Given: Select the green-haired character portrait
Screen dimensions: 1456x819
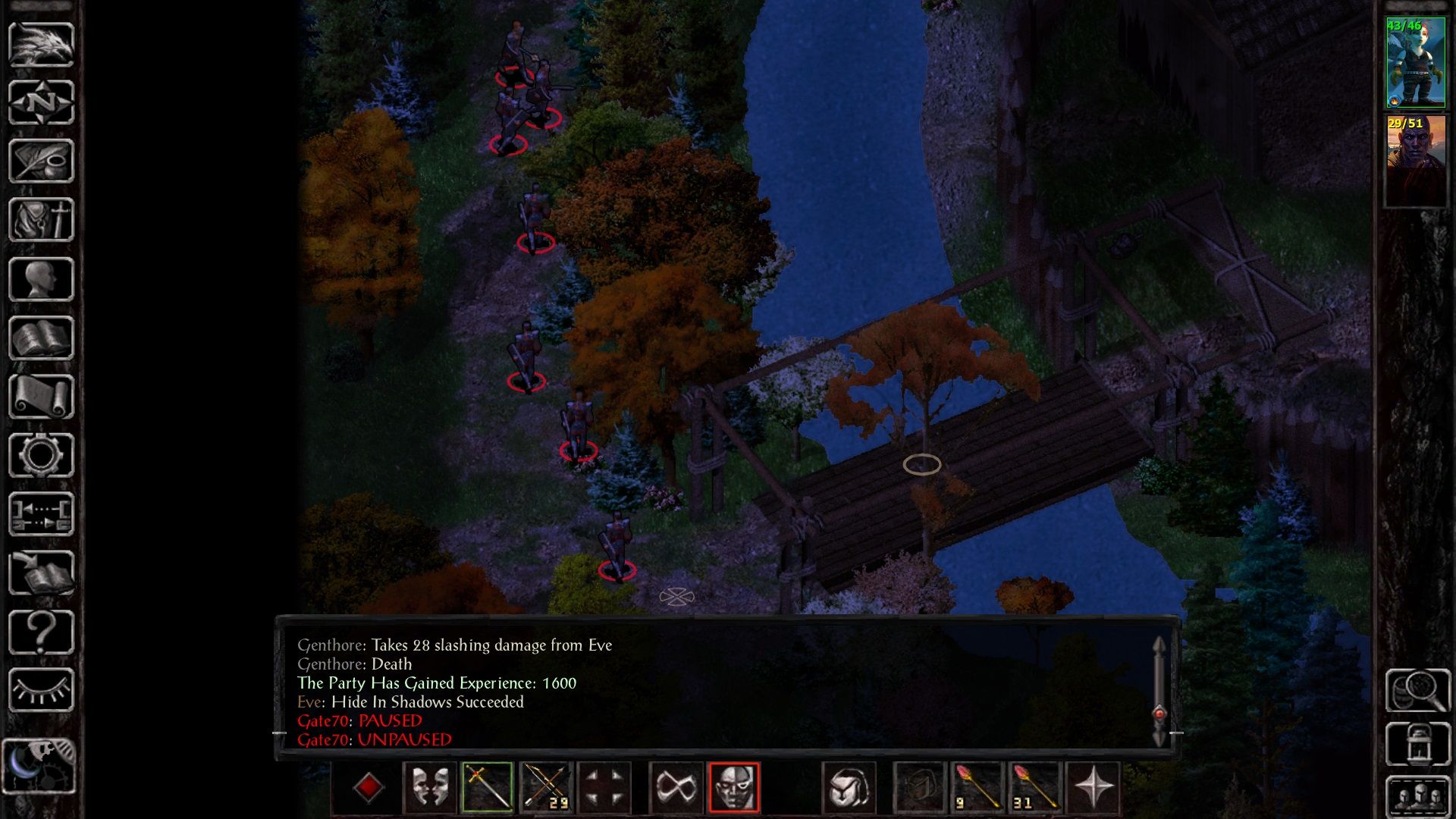Looking at the screenshot, I should point(1415,63).
